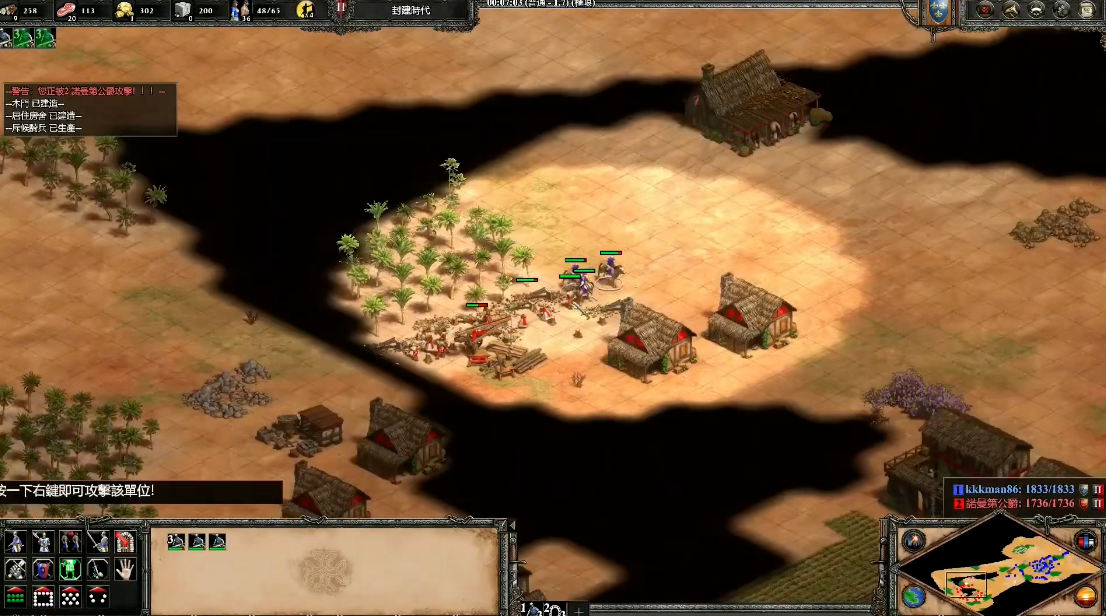
Task: Activate the flare signal button beside the minimap
Action: point(913,542)
